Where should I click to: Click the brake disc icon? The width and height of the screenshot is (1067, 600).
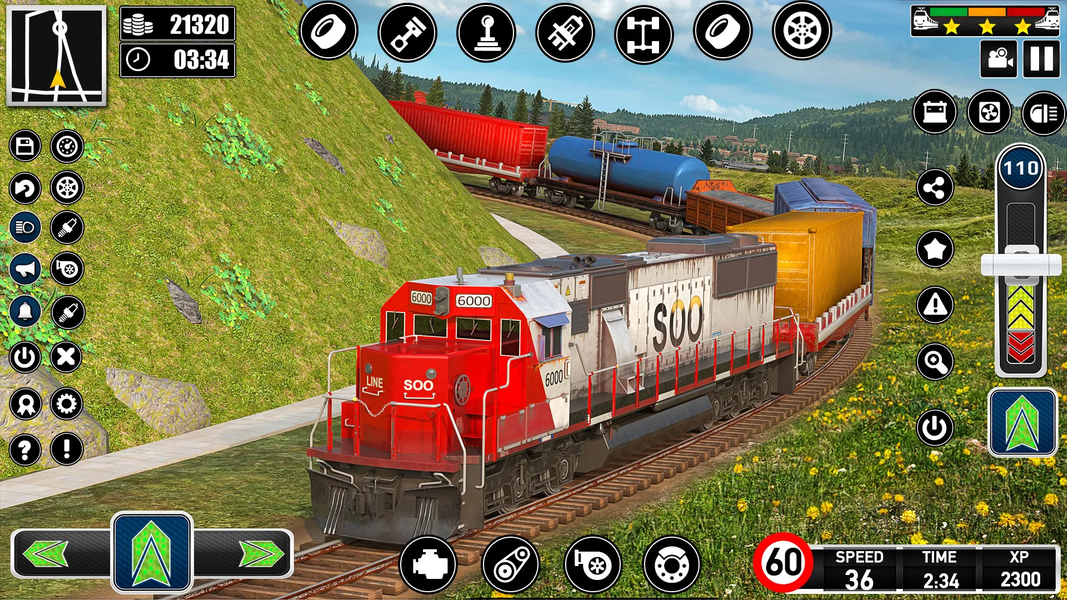coord(672,564)
